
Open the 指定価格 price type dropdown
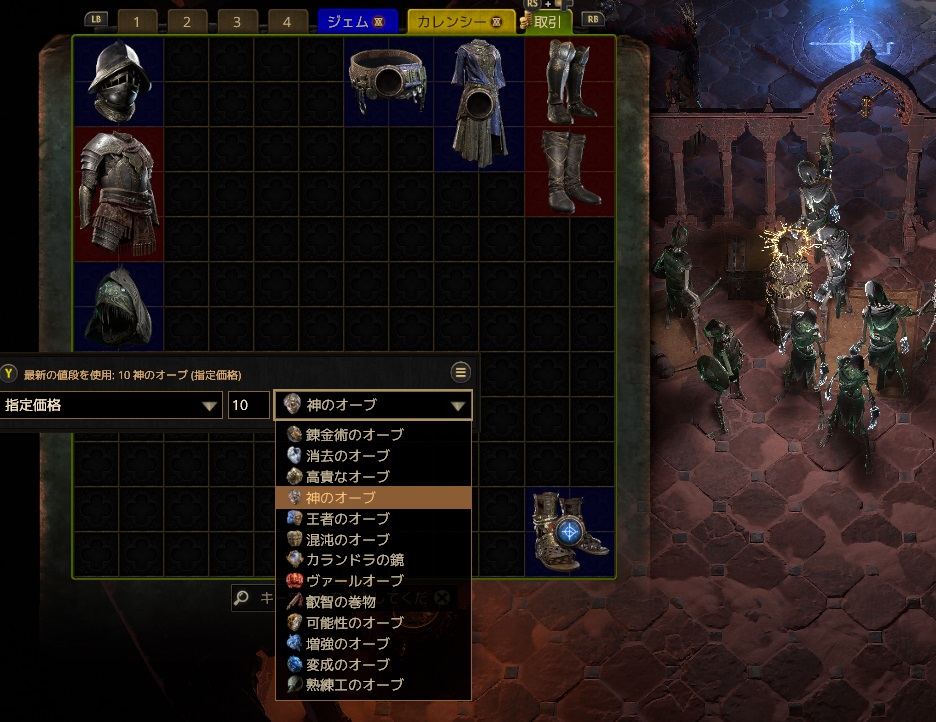point(111,405)
